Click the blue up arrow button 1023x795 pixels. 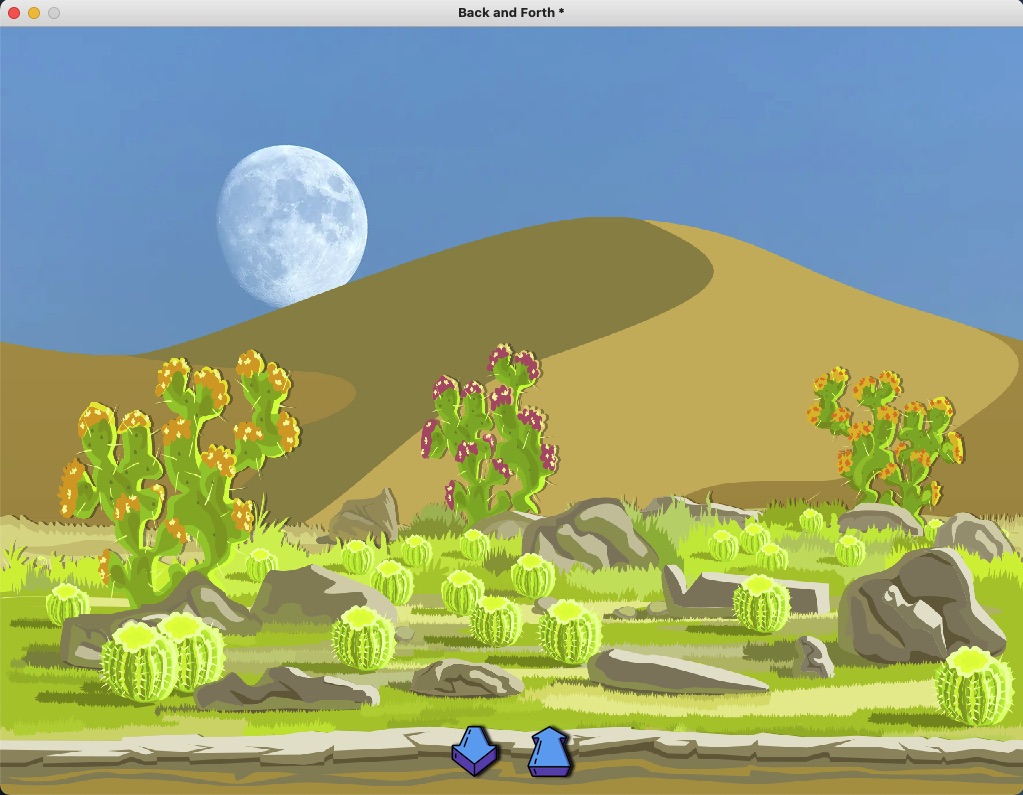(x=549, y=752)
